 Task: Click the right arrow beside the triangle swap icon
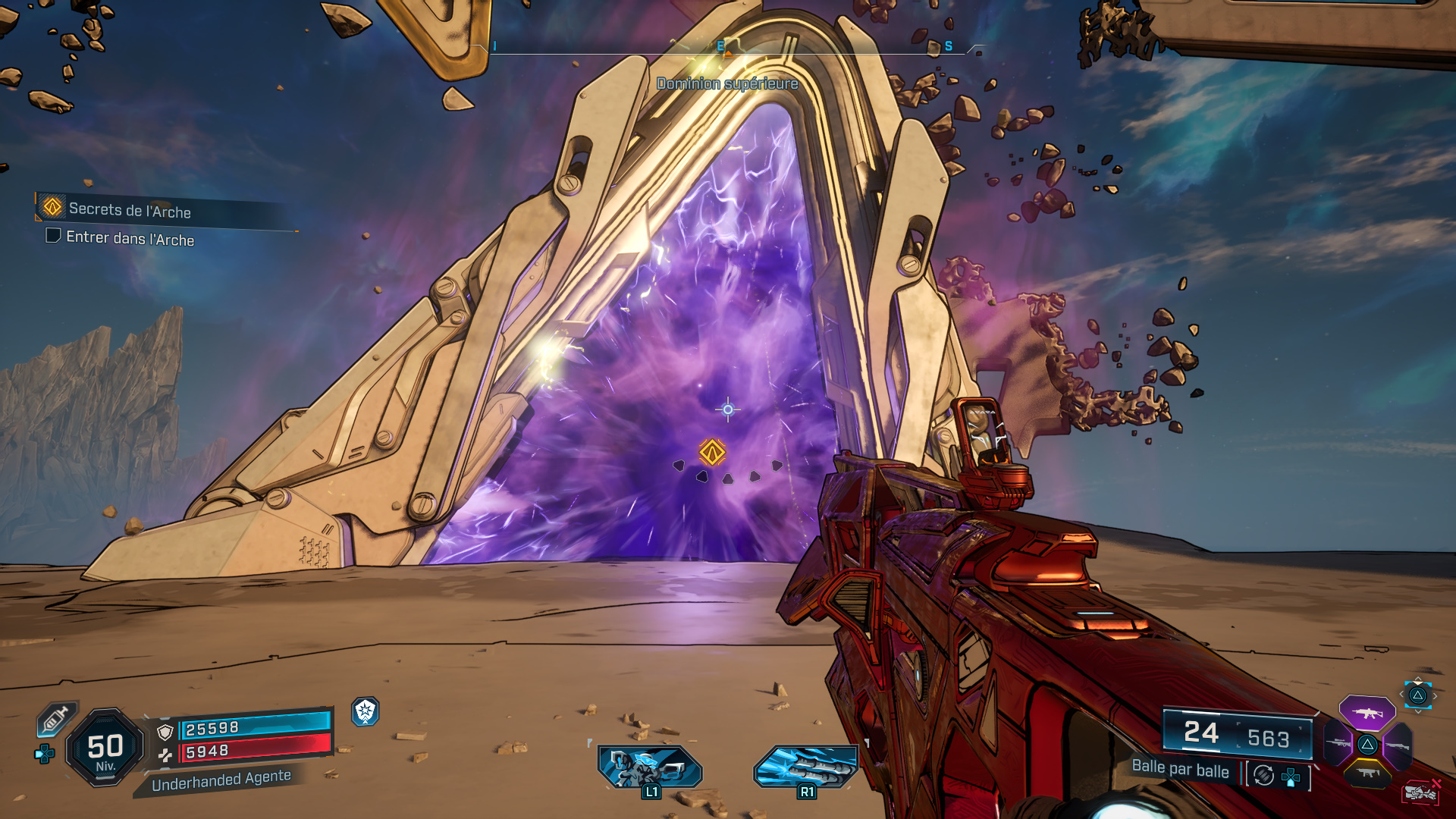(x=1435, y=695)
